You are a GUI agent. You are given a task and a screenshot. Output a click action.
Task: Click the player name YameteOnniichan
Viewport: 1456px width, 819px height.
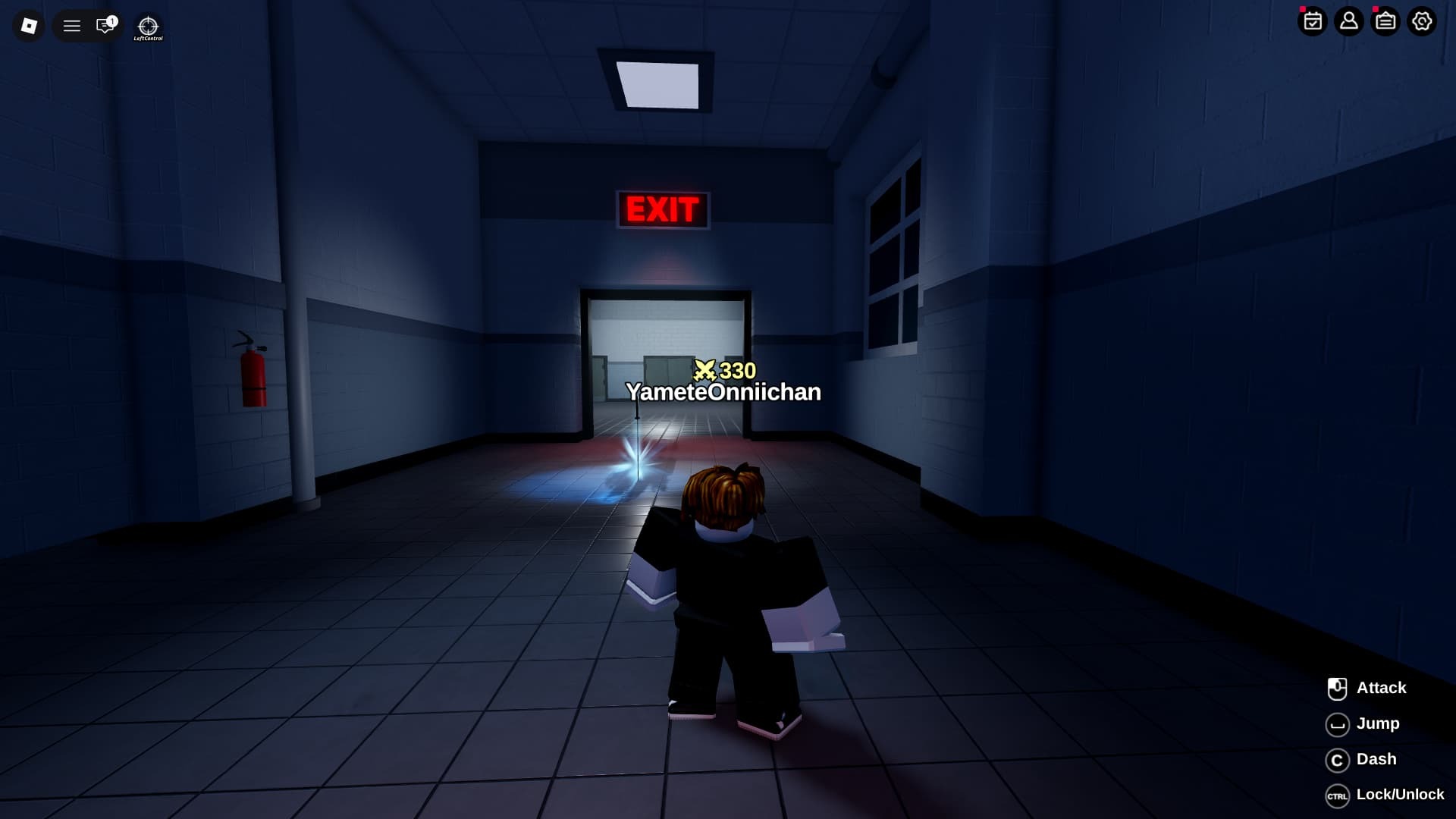[x=723, y=393]
